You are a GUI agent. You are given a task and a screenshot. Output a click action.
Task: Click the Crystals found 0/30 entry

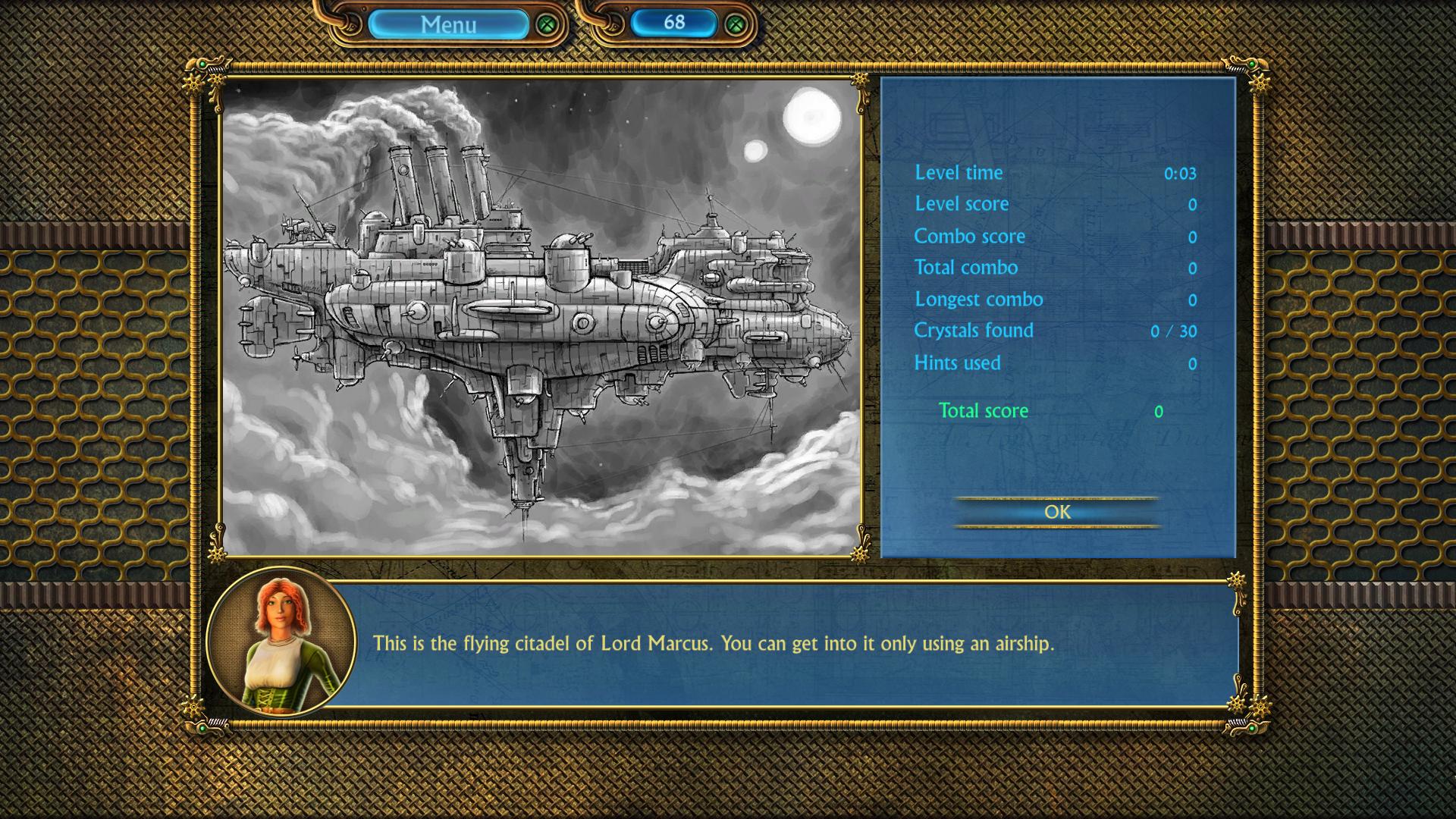point(975,331)
